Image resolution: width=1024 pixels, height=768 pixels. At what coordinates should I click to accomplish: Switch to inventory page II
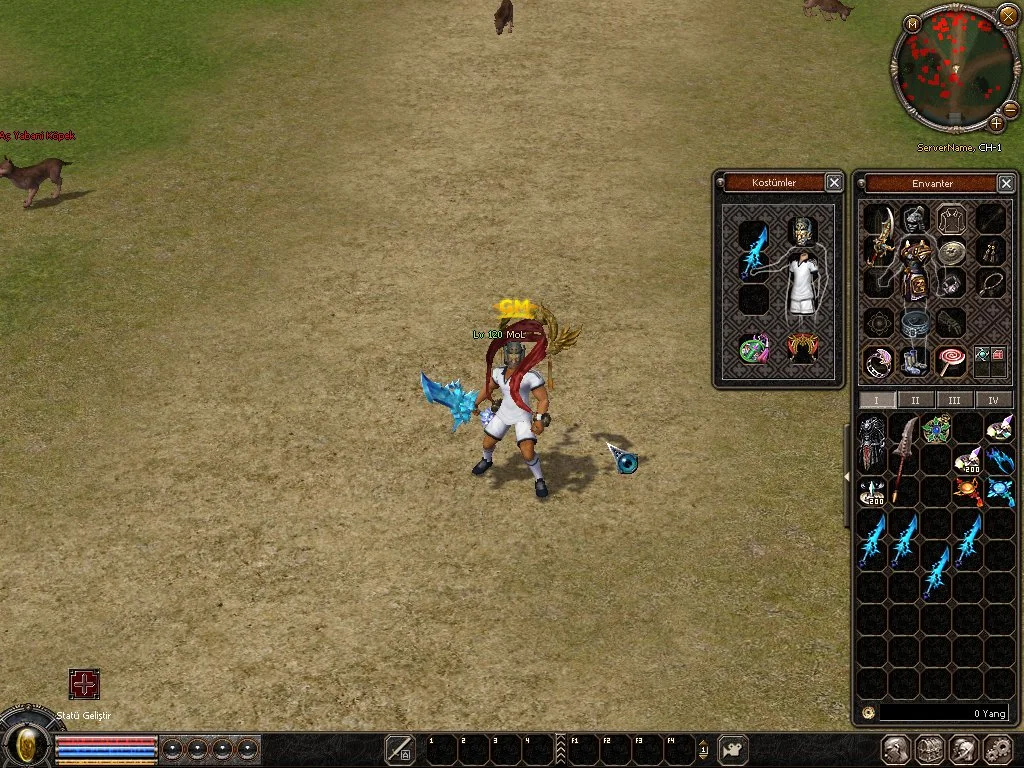point(916,400)
